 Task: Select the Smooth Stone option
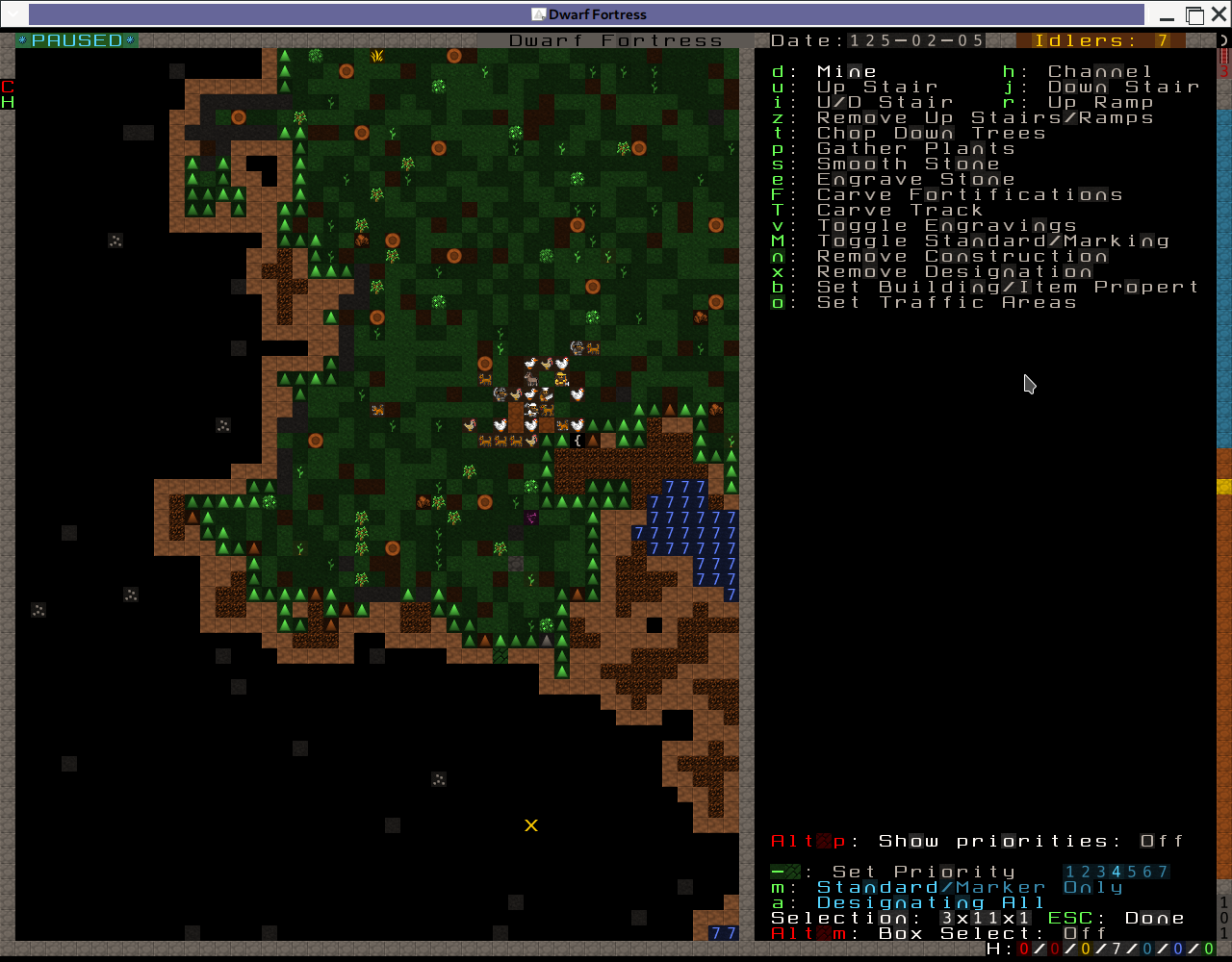908,164
